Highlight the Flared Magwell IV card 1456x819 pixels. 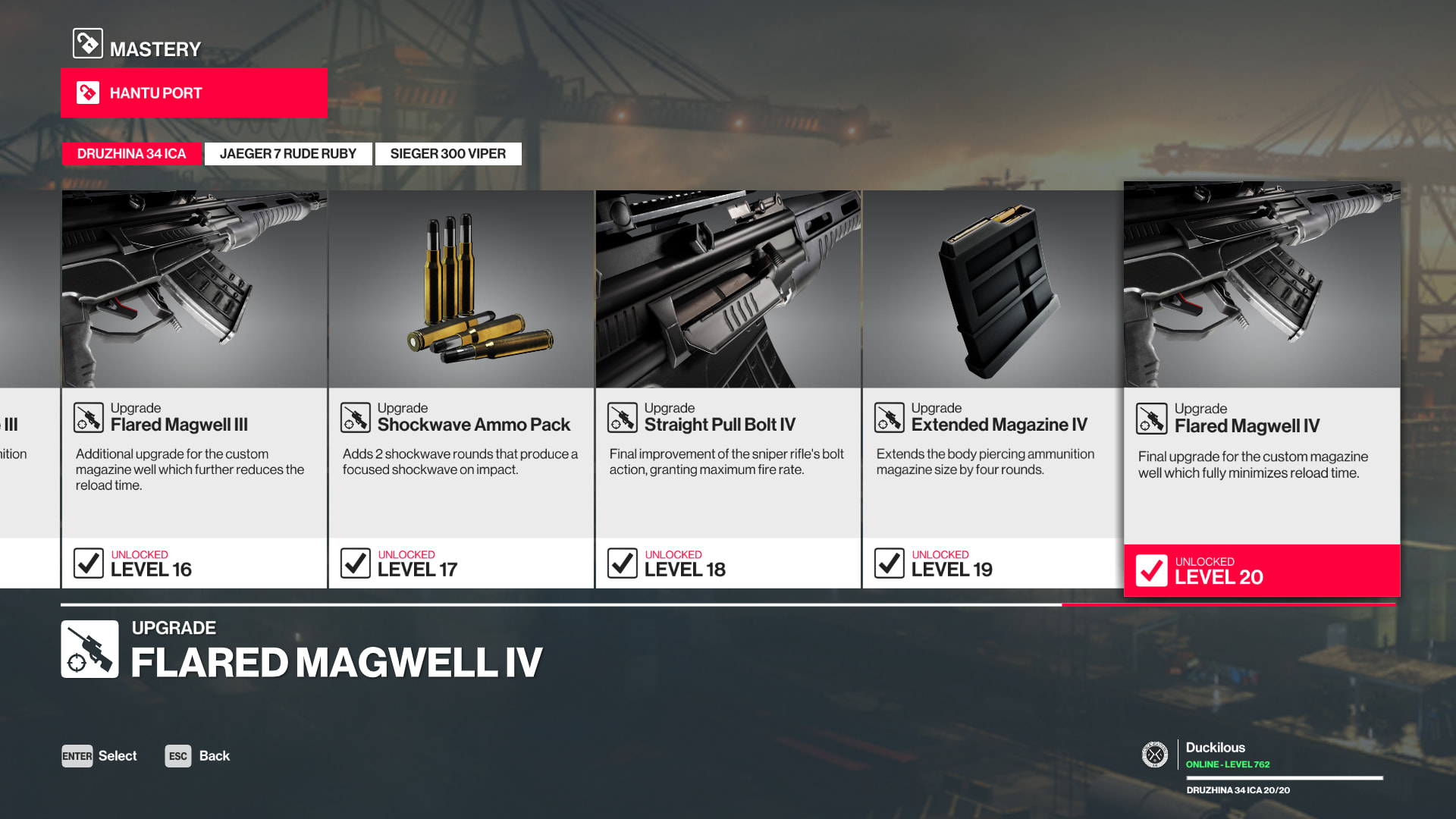pyautogui.click(x=1262, y=388)
